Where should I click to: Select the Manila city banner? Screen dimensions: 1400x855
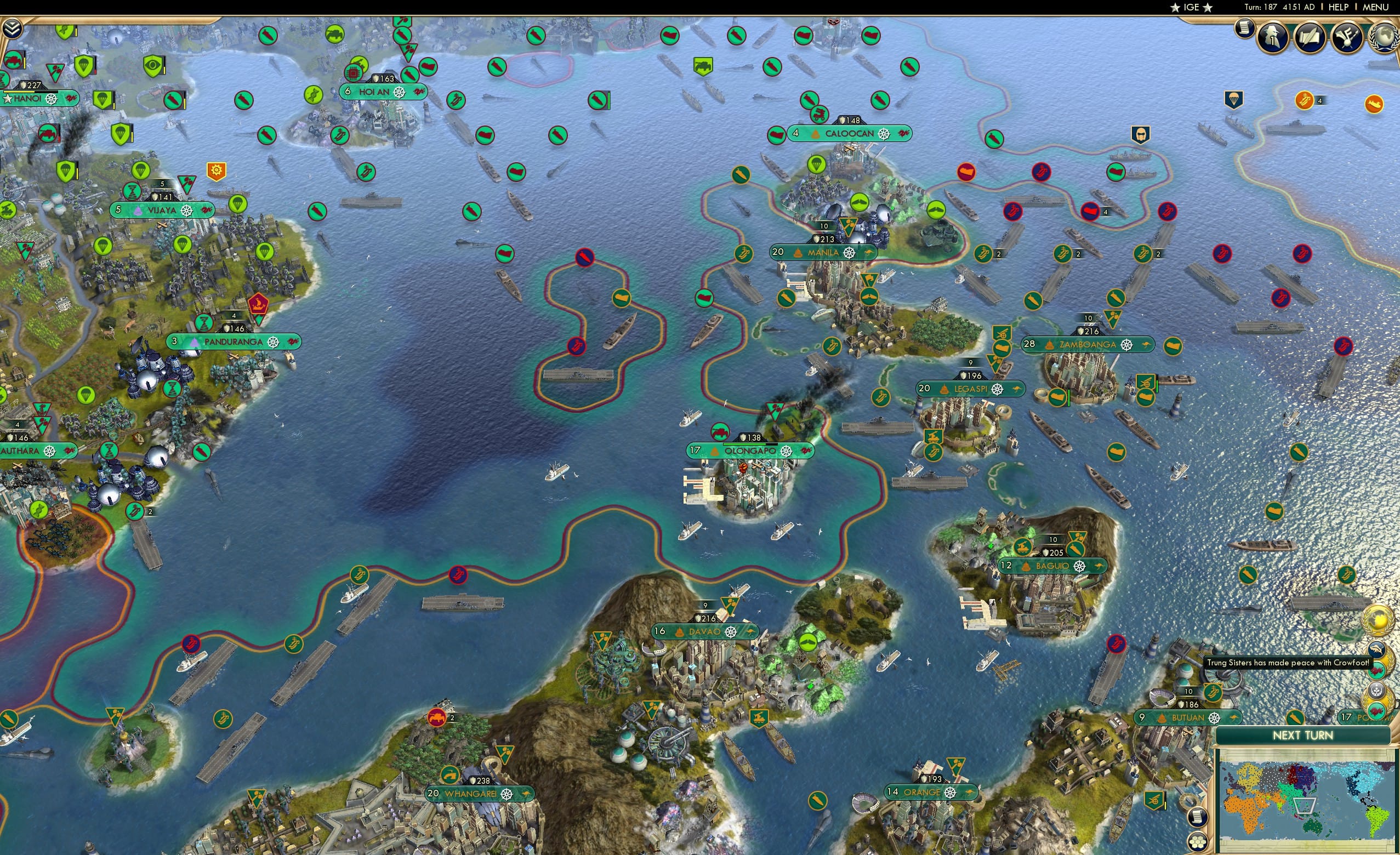tap(822, 252)
